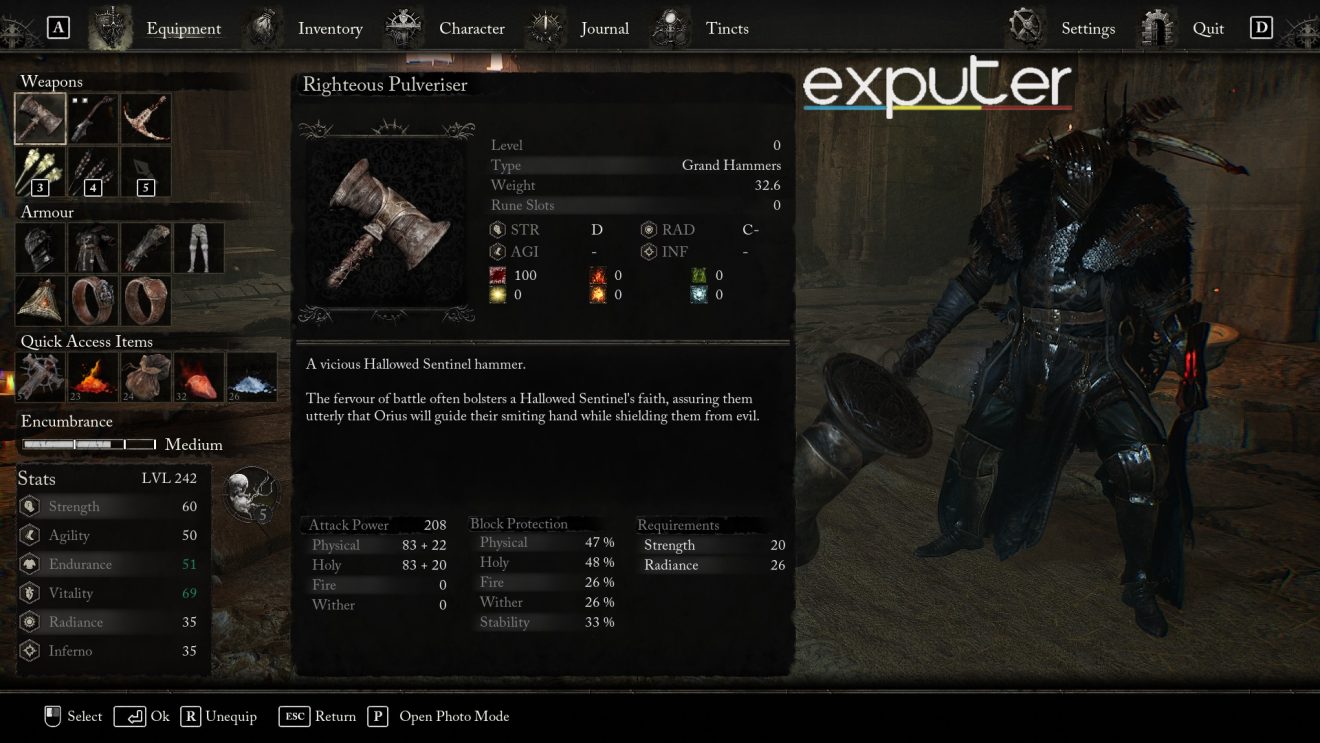Open weapon slot 3 containing the javelins

[40, 170]
